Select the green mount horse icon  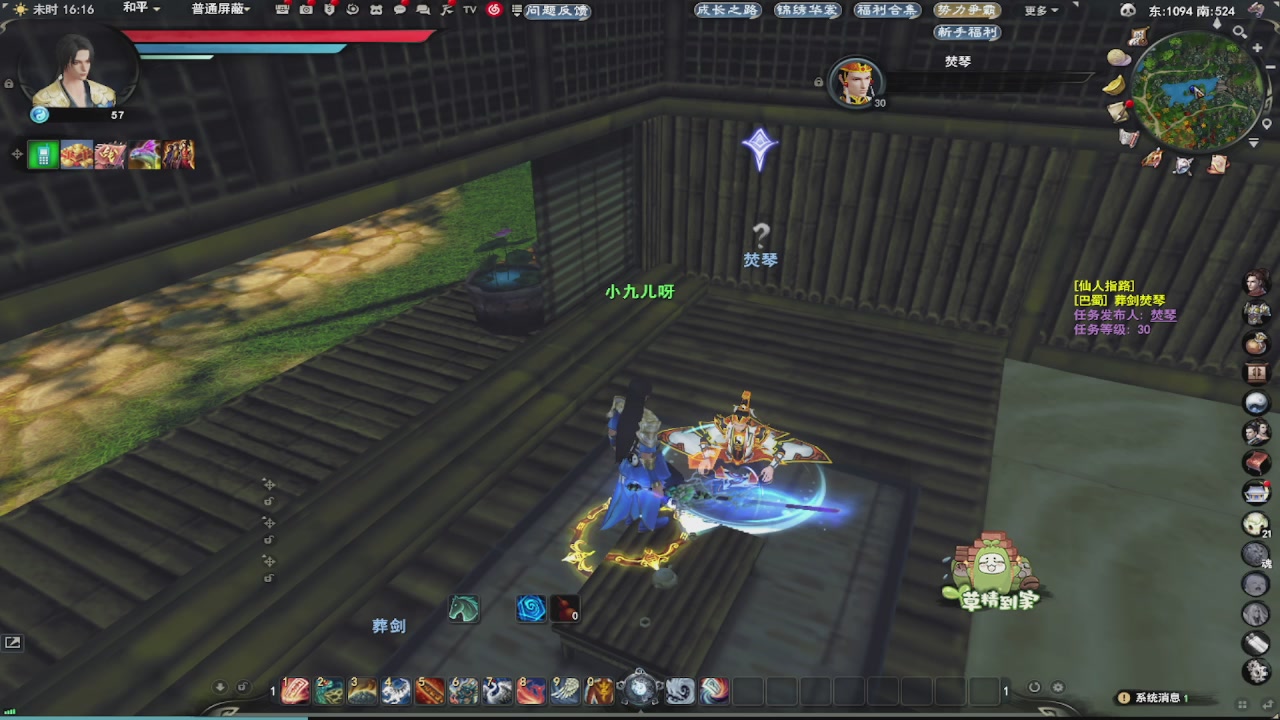click(463, 608)
